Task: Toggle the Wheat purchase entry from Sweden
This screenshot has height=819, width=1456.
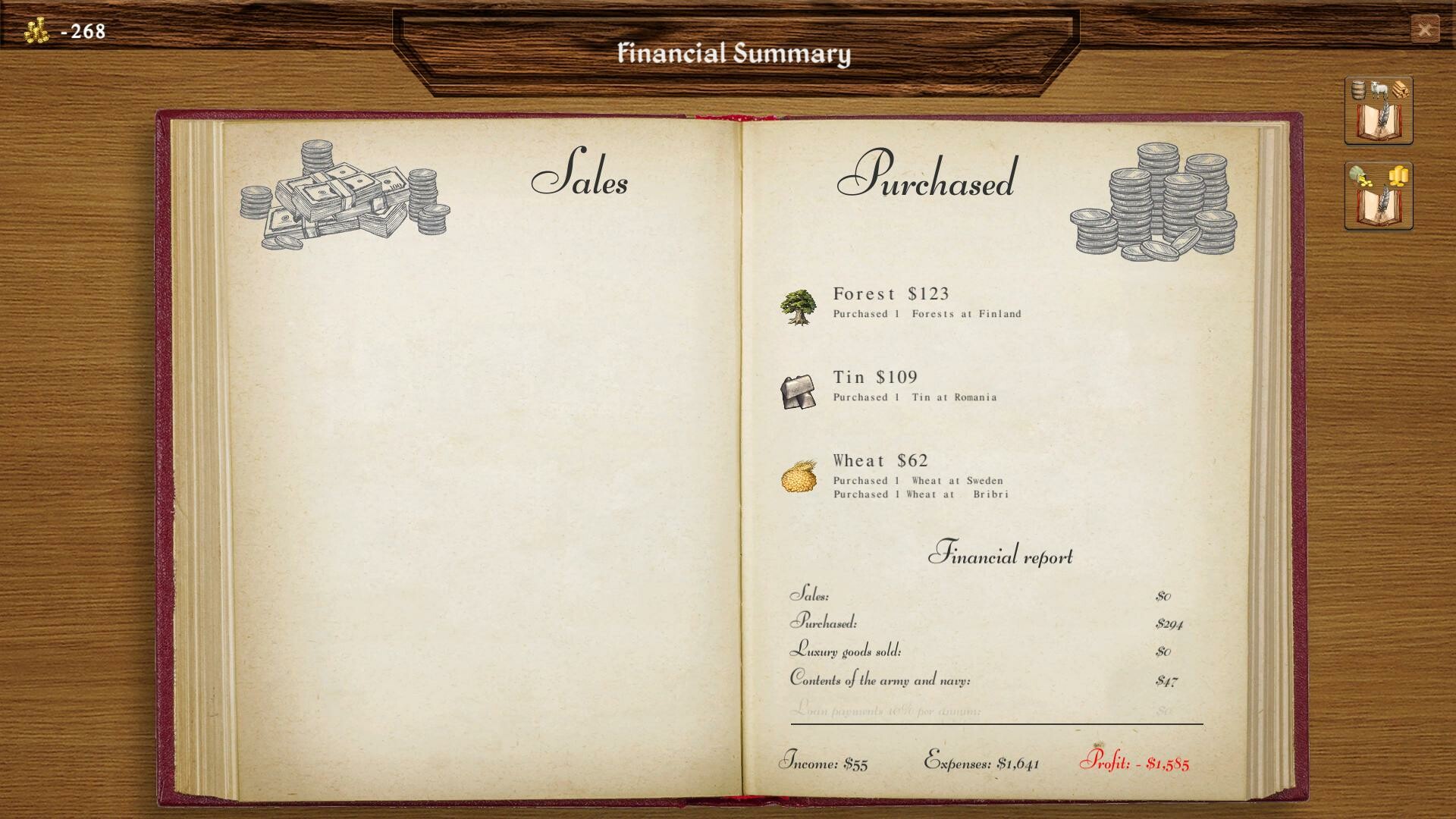Action: [x=918, y=480]
